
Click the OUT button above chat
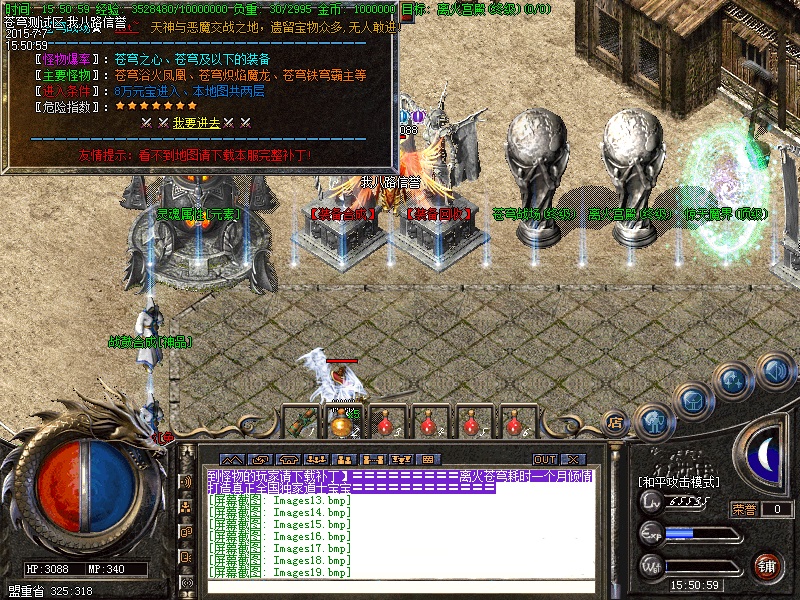click(545, 459)
